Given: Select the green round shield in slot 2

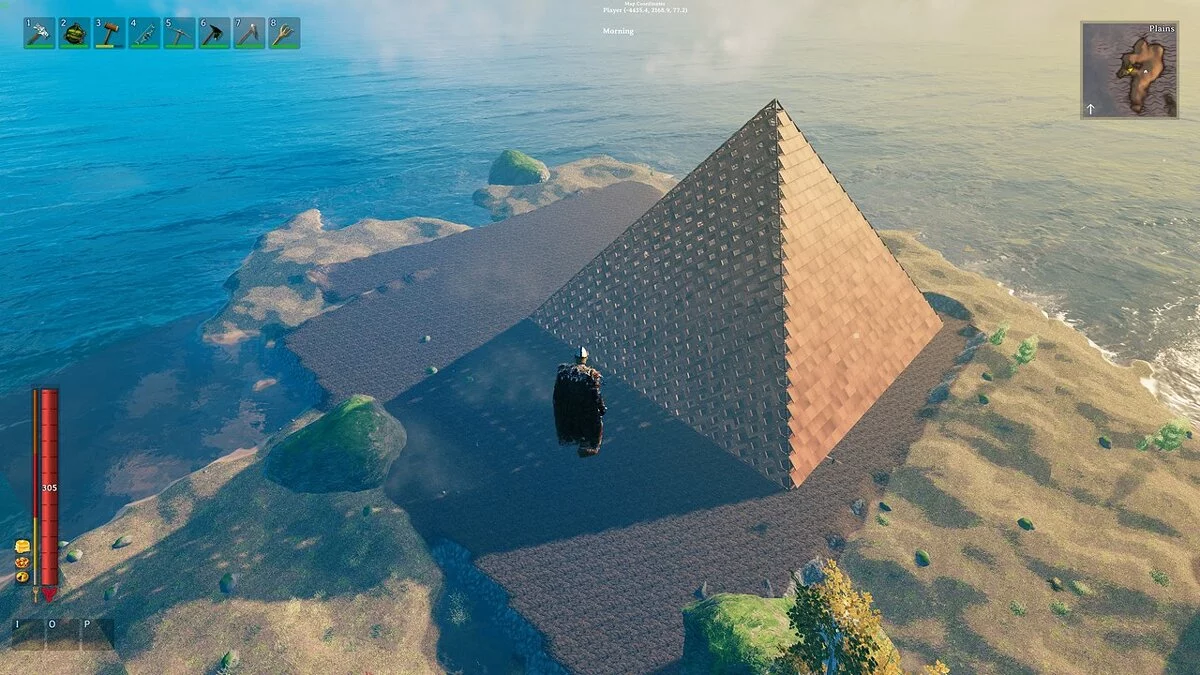Looking at the screenshot, I should pos(74,33).
